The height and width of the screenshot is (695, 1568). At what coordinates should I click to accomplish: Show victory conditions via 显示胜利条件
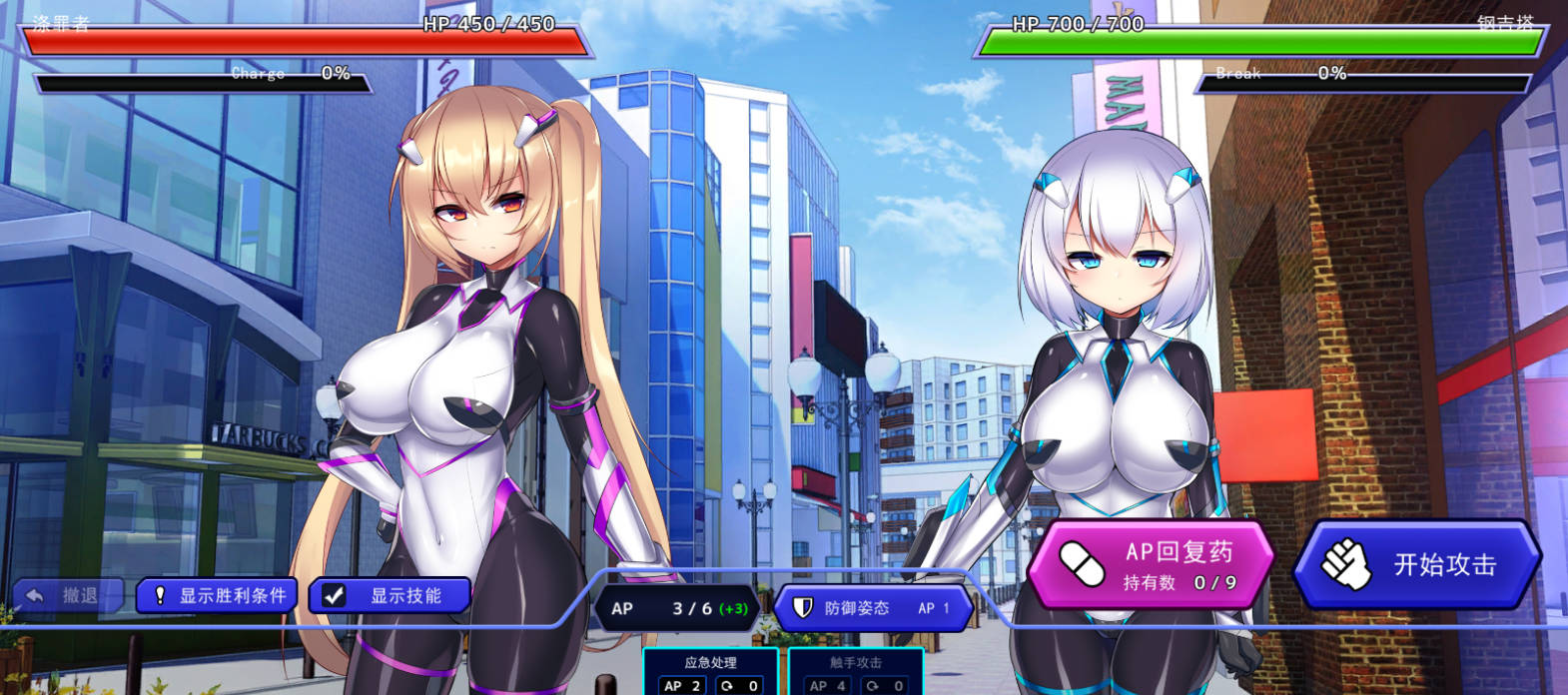[217, 596]
